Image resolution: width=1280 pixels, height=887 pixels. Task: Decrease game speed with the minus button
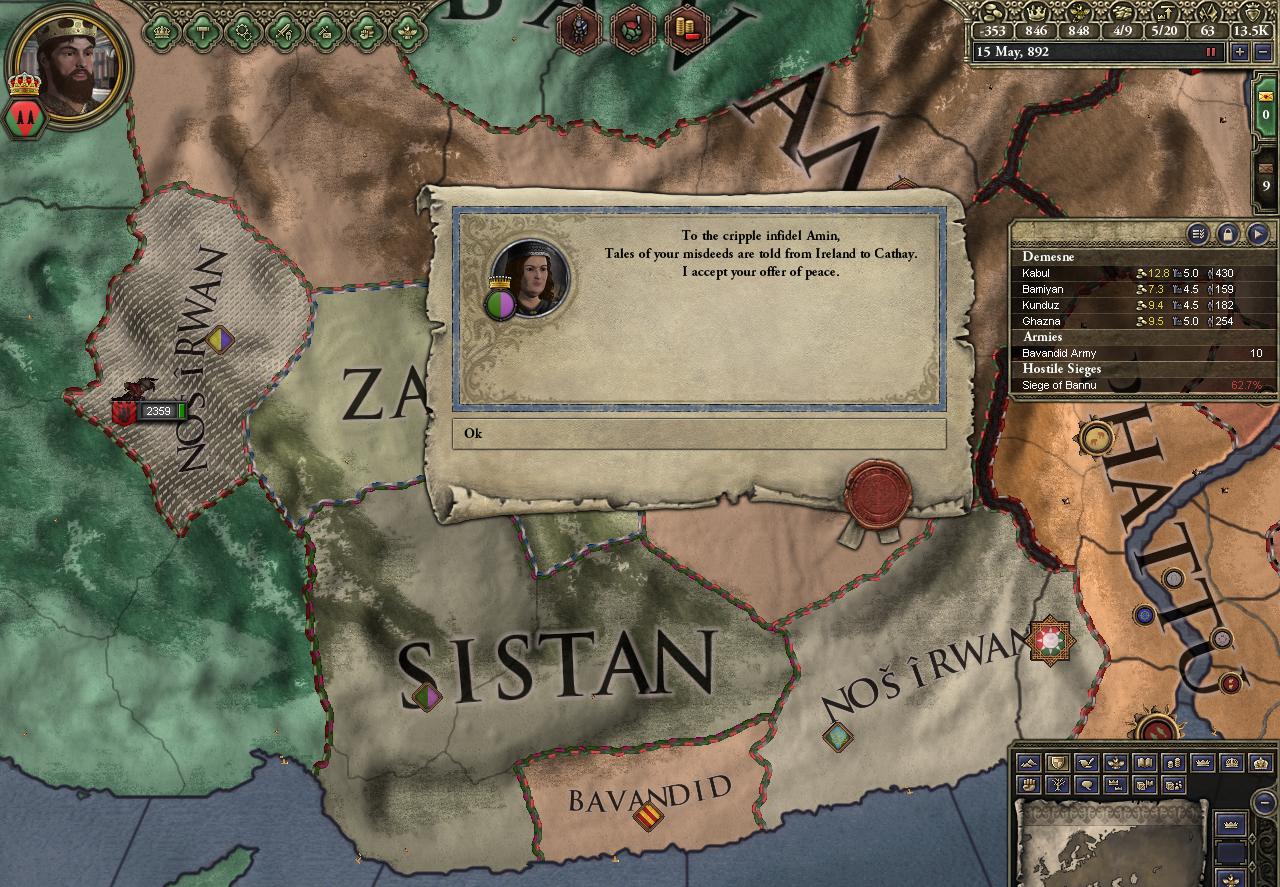point(1262,52)
